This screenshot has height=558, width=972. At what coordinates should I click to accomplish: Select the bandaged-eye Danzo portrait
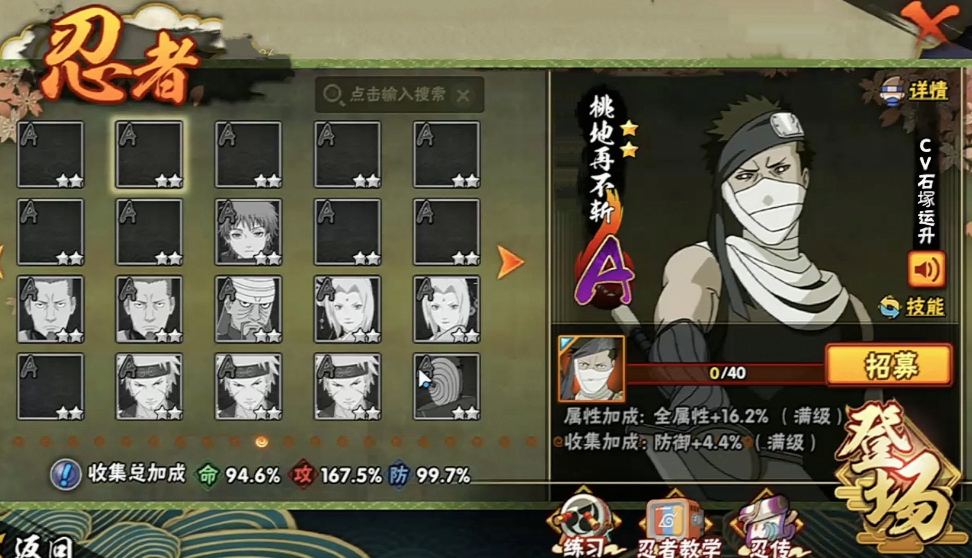[248, 309]
